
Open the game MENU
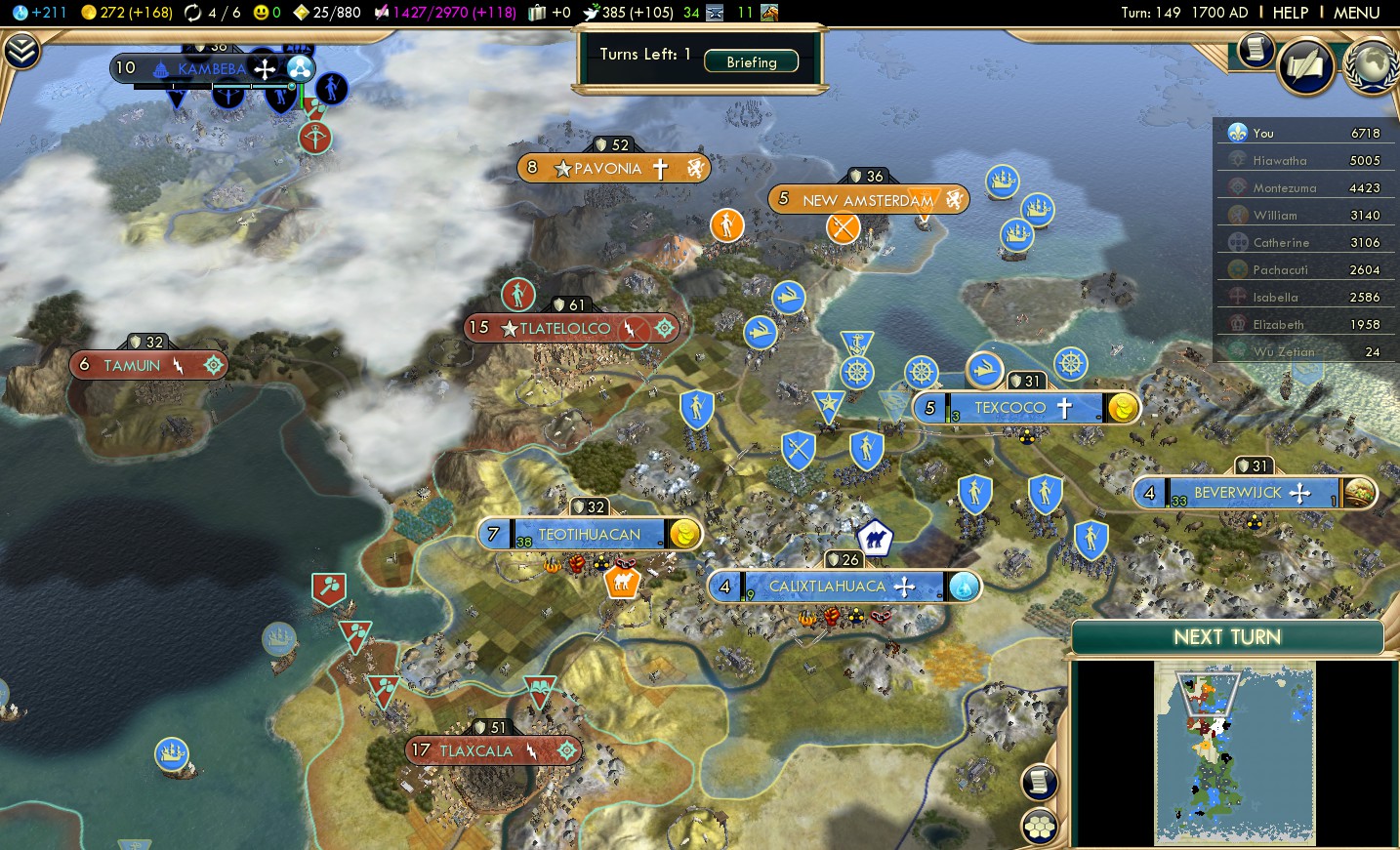(x=1356, y=13)
